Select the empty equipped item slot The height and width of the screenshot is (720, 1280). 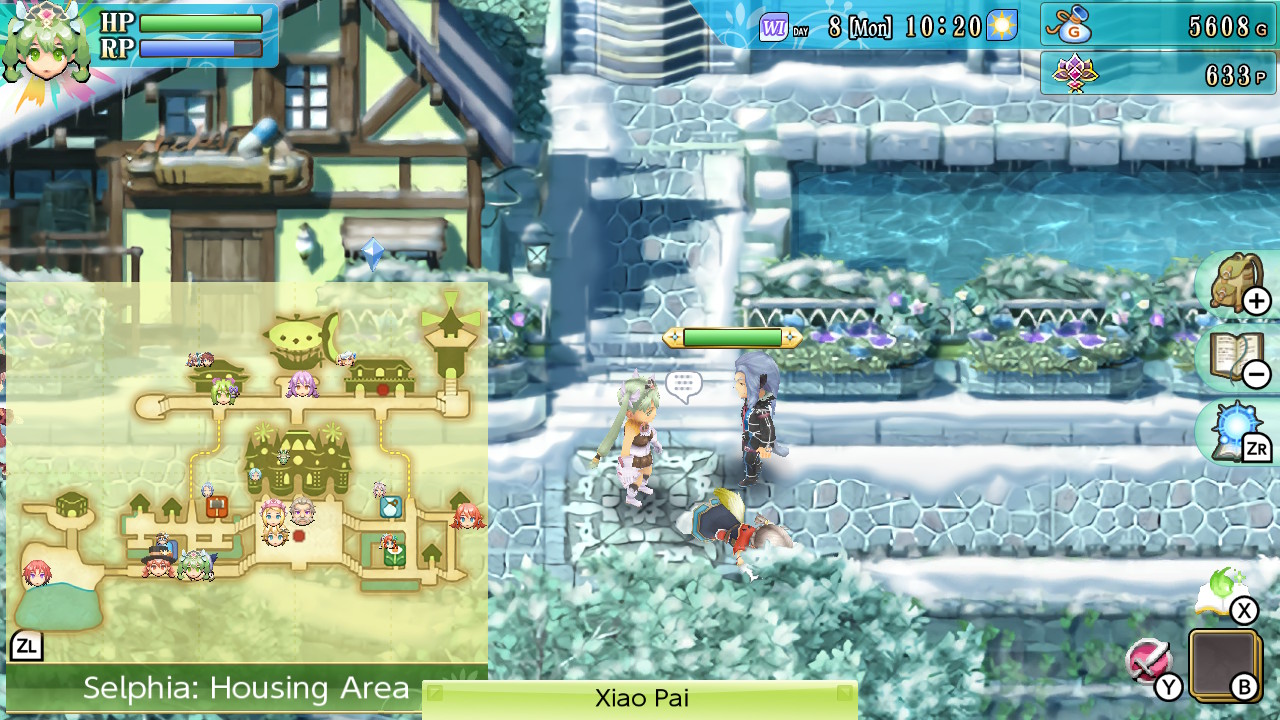[1224, 664]
